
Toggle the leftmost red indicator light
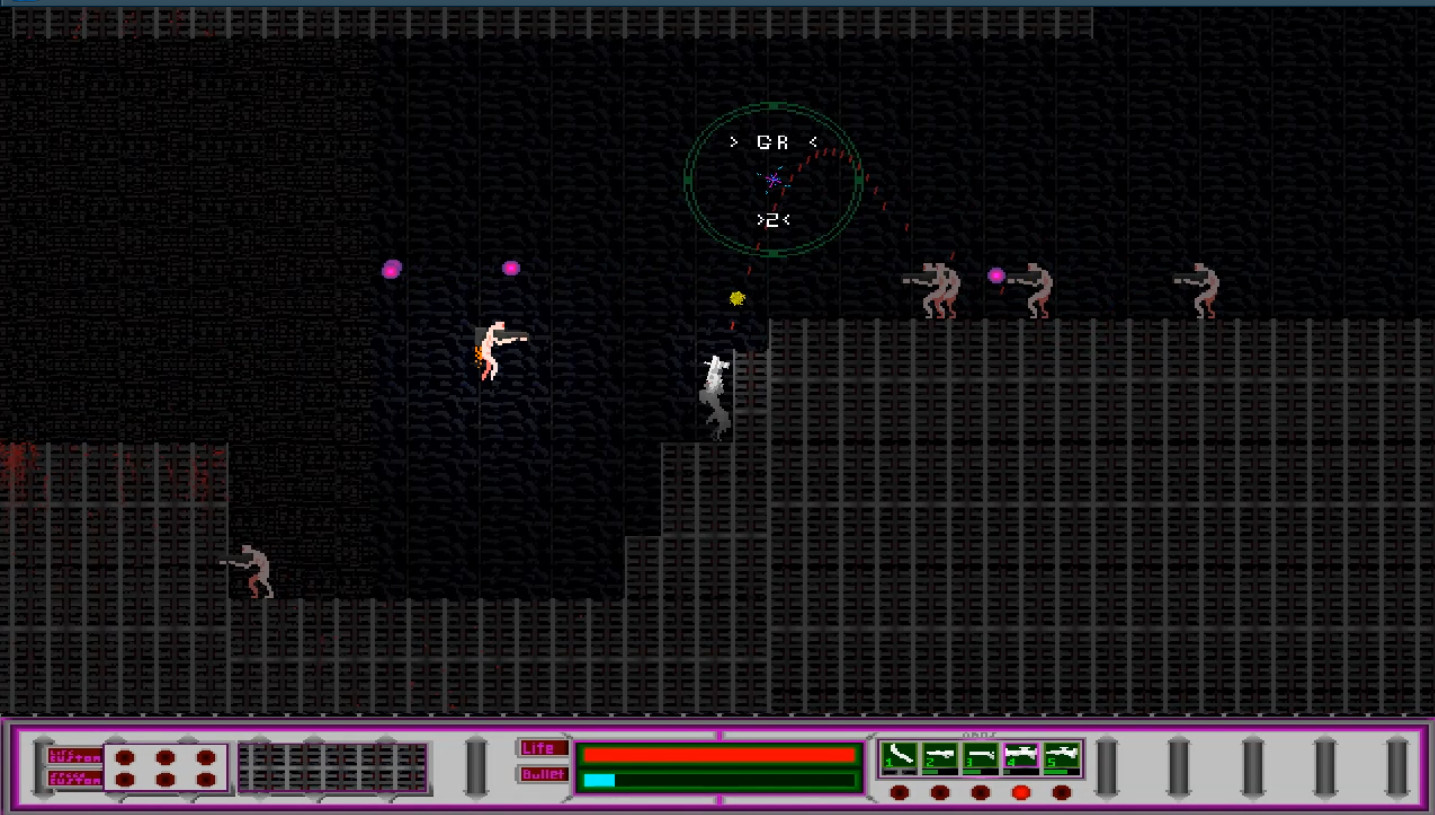[x=900, y=790]
